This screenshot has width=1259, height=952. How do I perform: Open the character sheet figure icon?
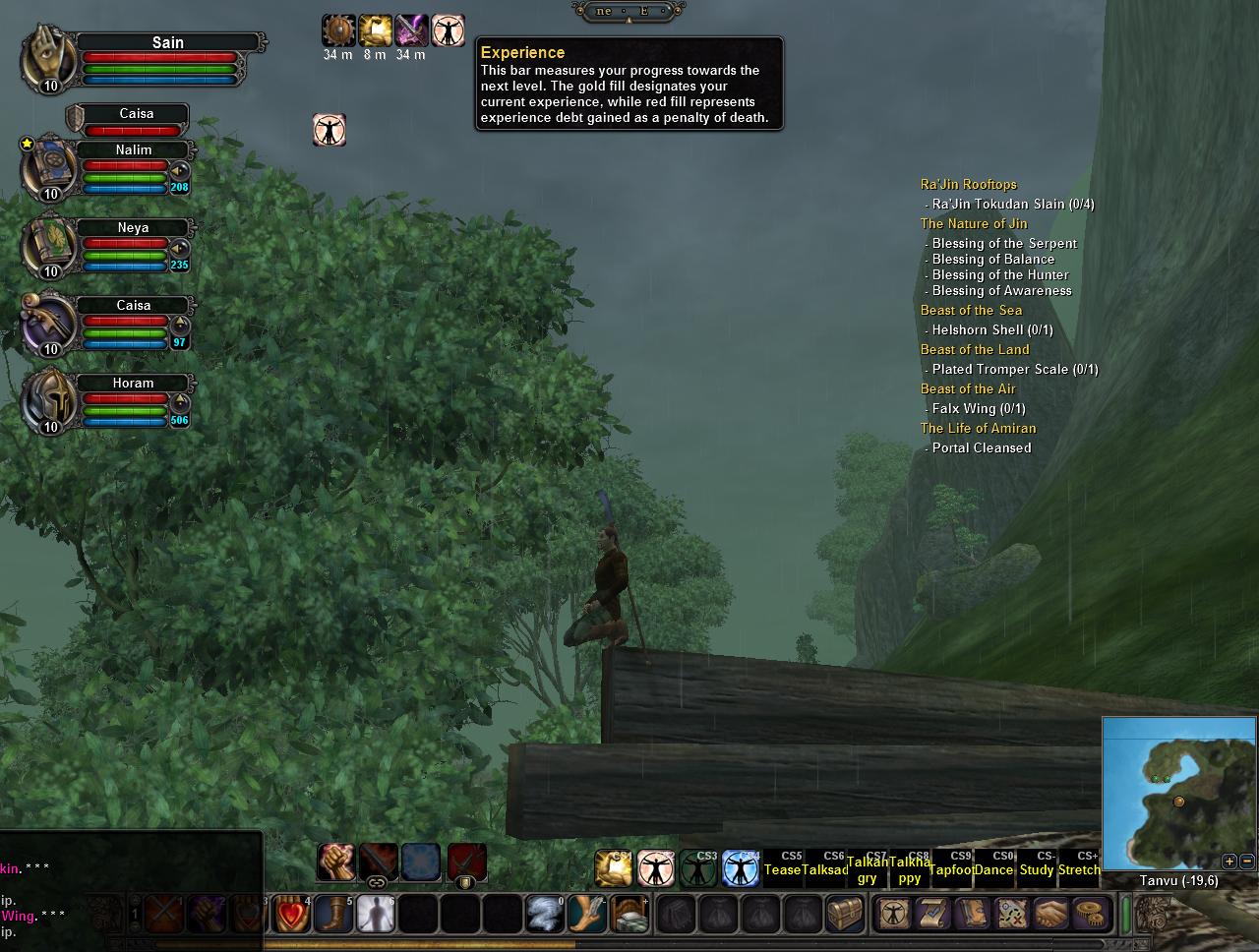pos(893,914)
